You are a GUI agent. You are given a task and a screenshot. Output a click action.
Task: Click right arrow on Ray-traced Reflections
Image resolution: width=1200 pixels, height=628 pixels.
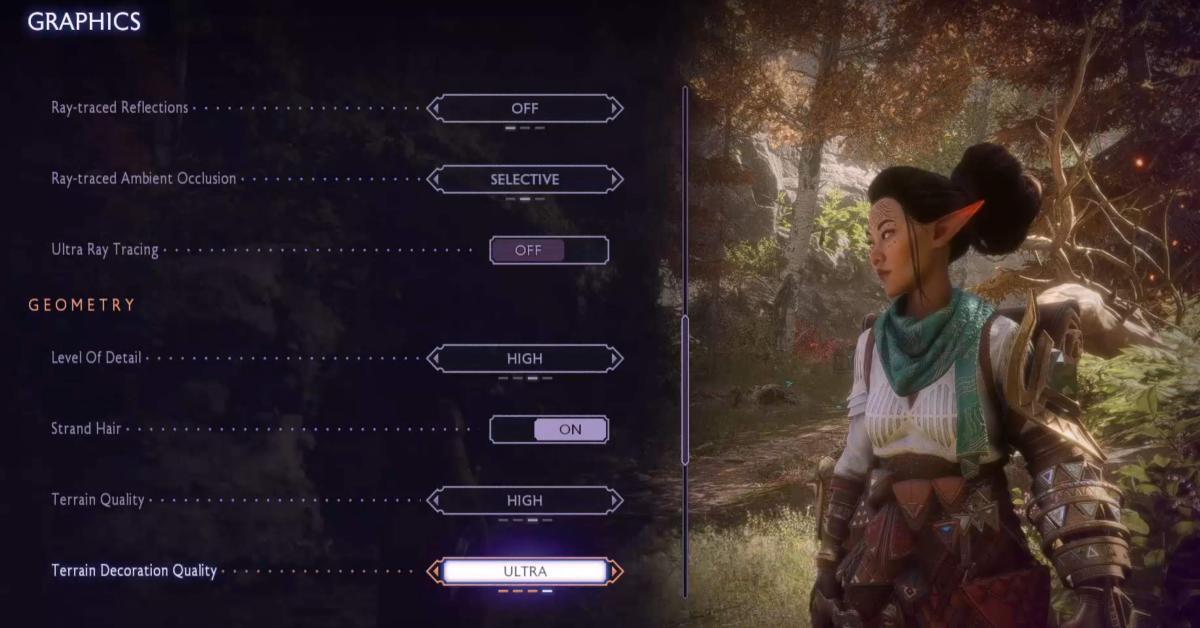(616, 108)
